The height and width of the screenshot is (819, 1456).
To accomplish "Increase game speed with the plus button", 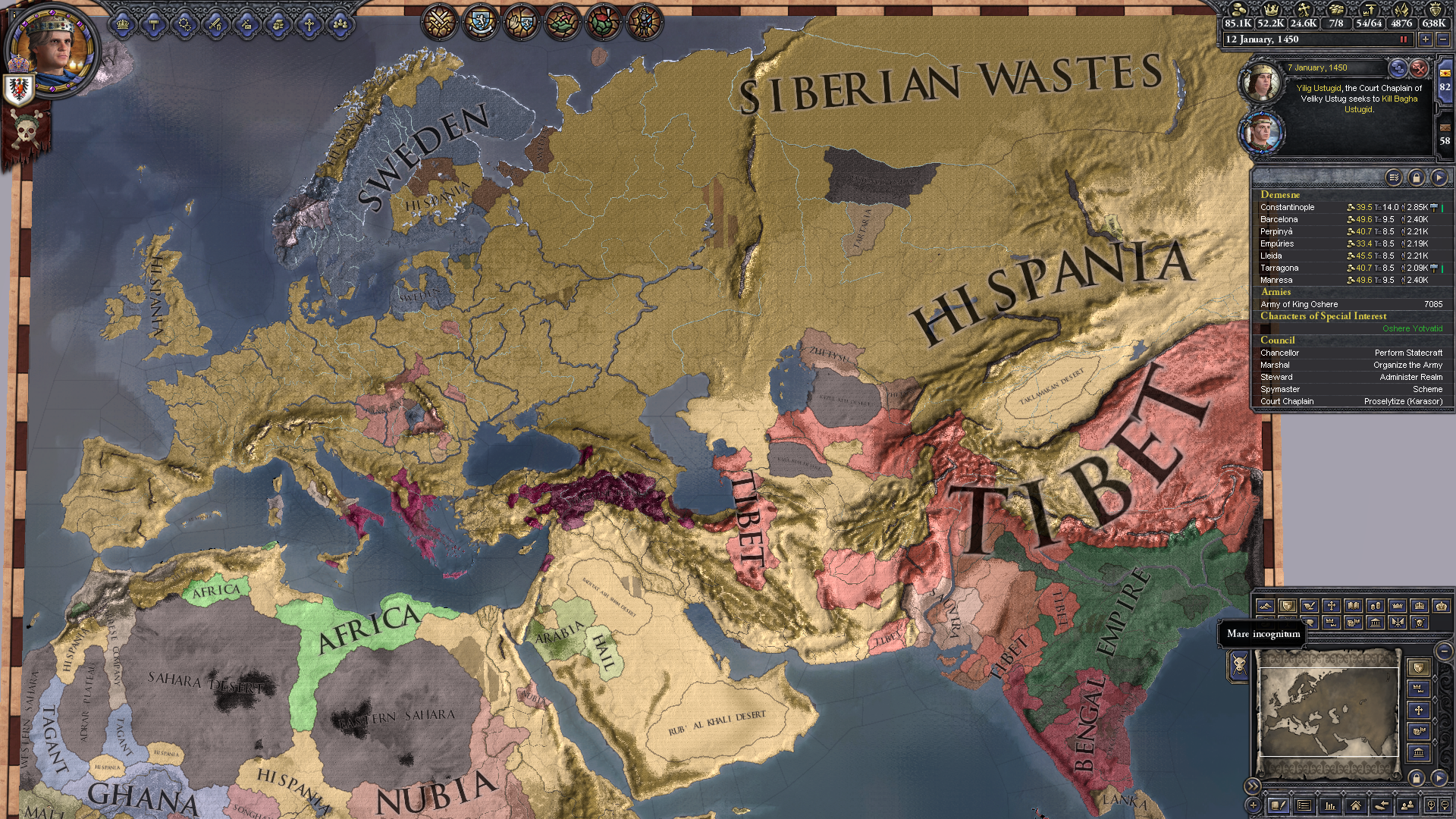I will tap(1426, 39).
